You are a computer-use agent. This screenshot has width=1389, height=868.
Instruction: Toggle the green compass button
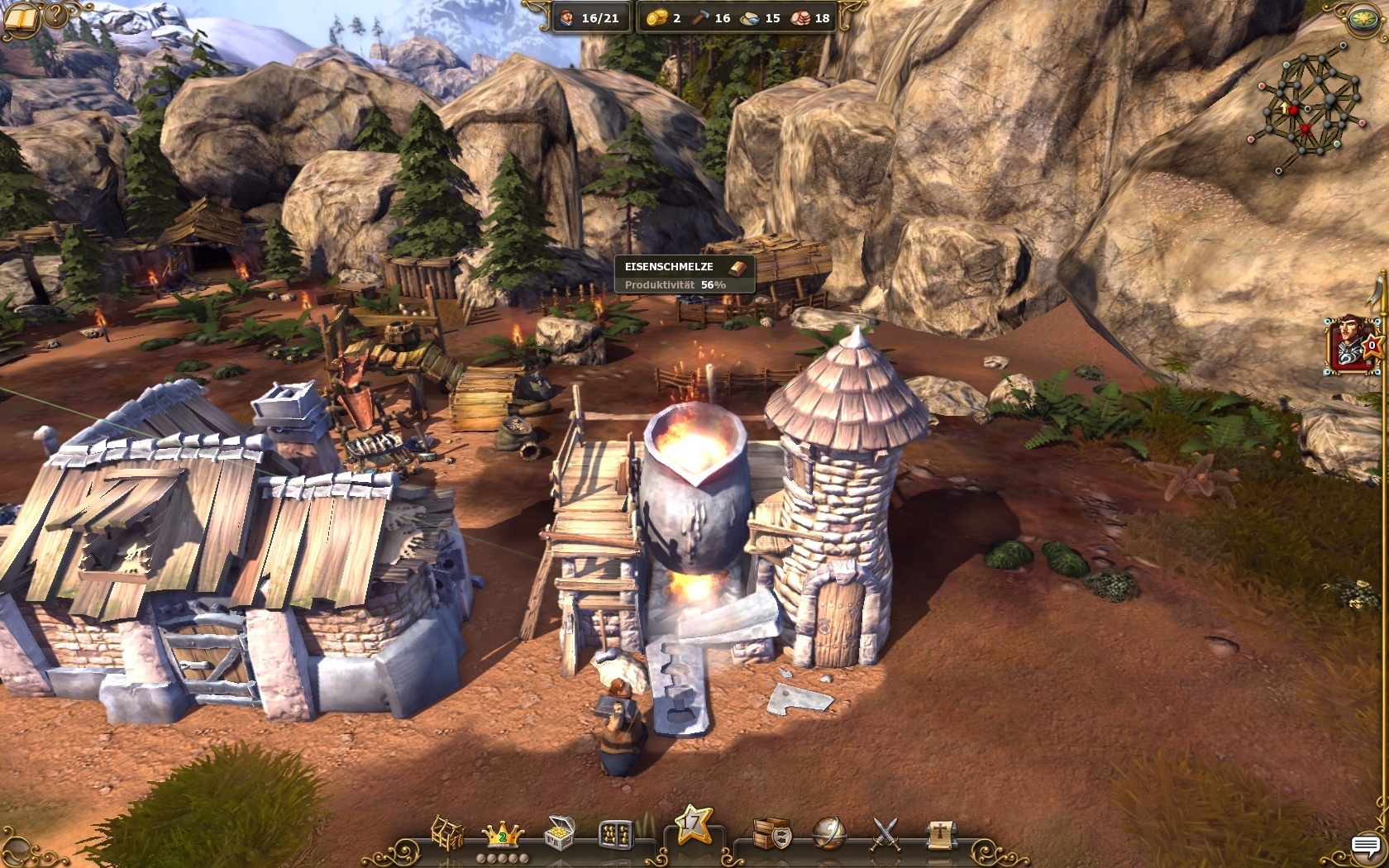click(1364, 18)
